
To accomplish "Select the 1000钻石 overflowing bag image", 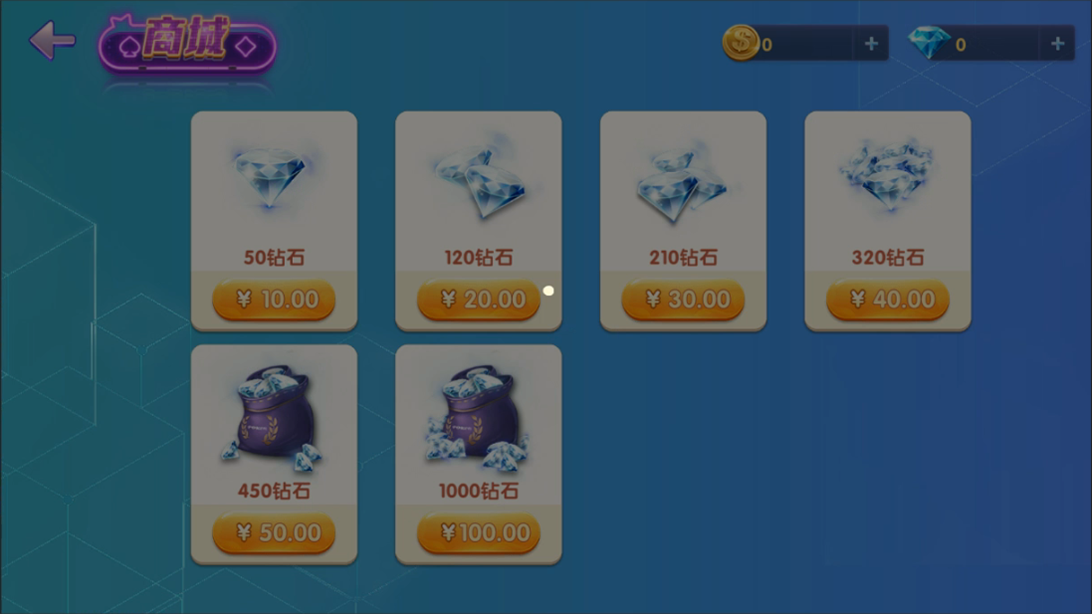I will [x=478, y=417].
